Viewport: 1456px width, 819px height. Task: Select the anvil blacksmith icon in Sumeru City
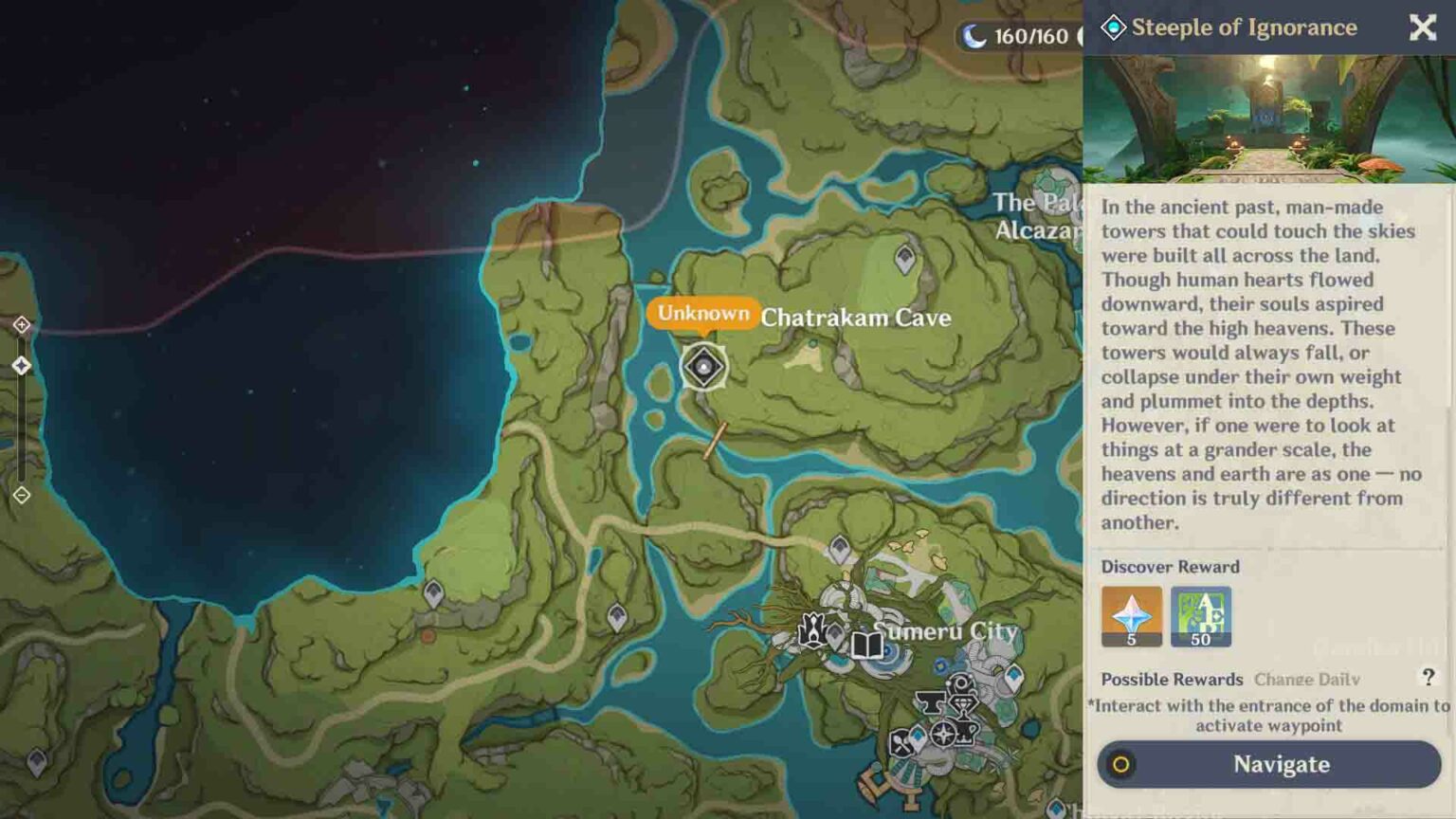pos(930,703)
